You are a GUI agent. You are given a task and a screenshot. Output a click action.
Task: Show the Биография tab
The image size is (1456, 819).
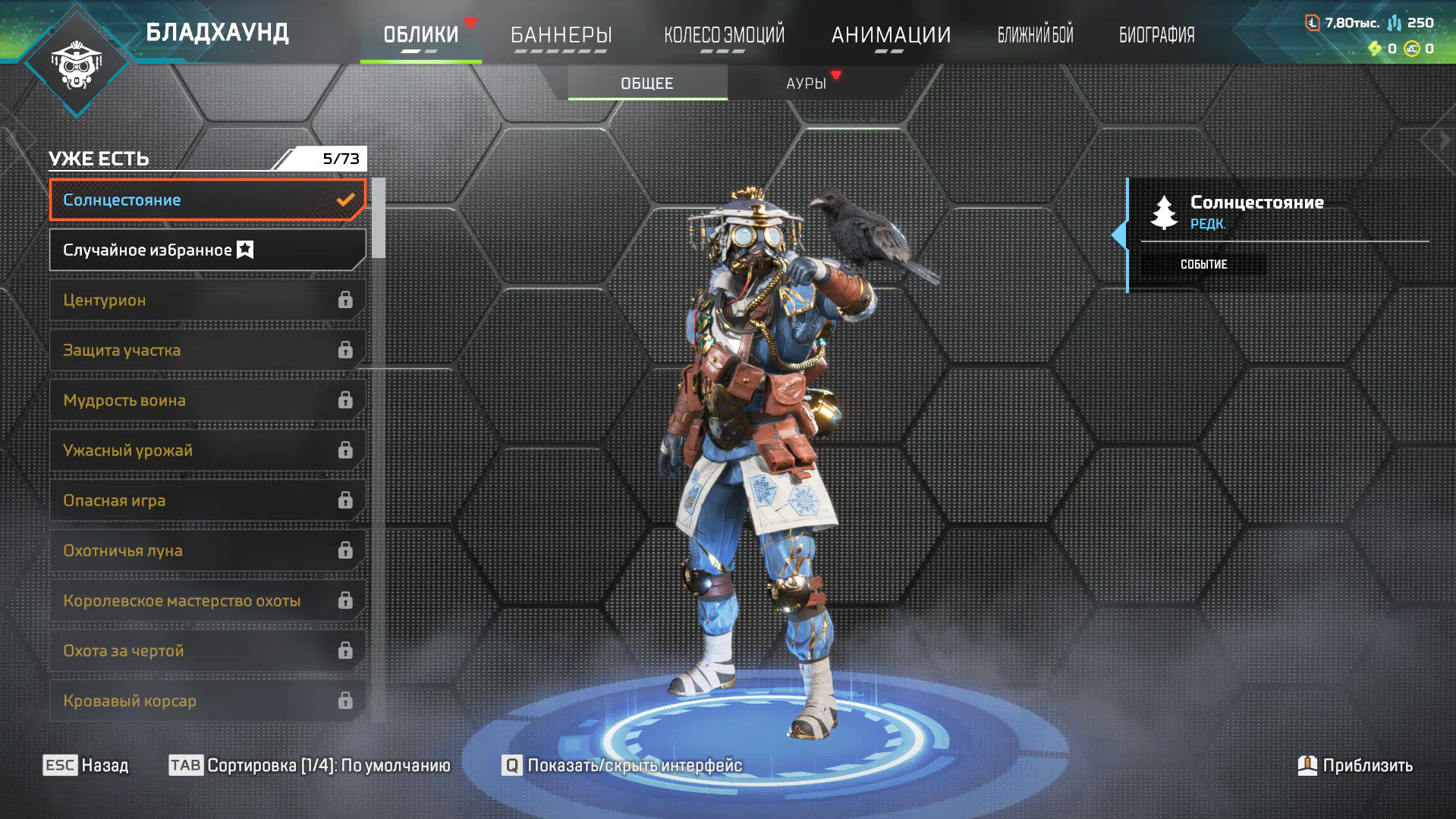pyautogui.click(x=1156, y=35)
